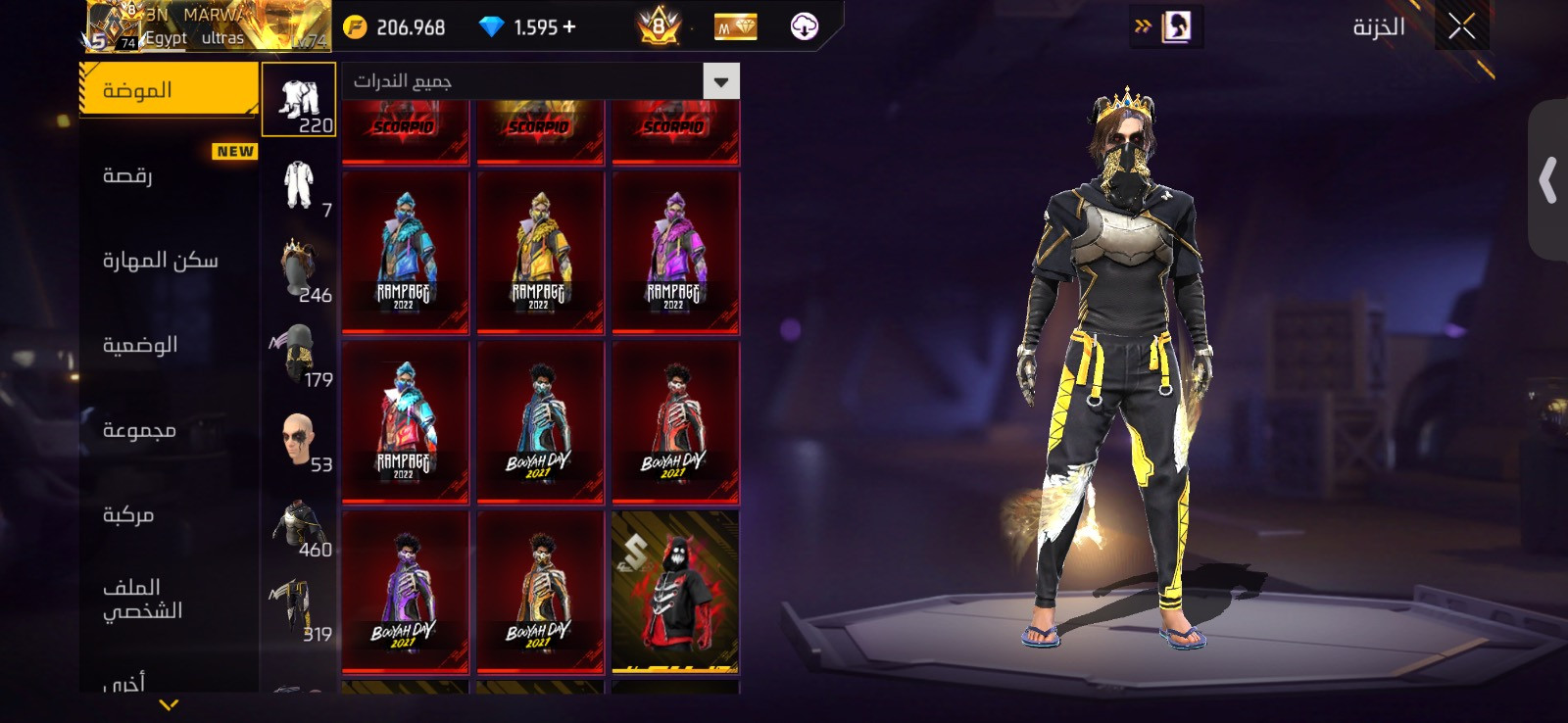Close the vault screen with the X
Screen dimensions: 1568x723
pyautogui.click(x=1461, y=26)
